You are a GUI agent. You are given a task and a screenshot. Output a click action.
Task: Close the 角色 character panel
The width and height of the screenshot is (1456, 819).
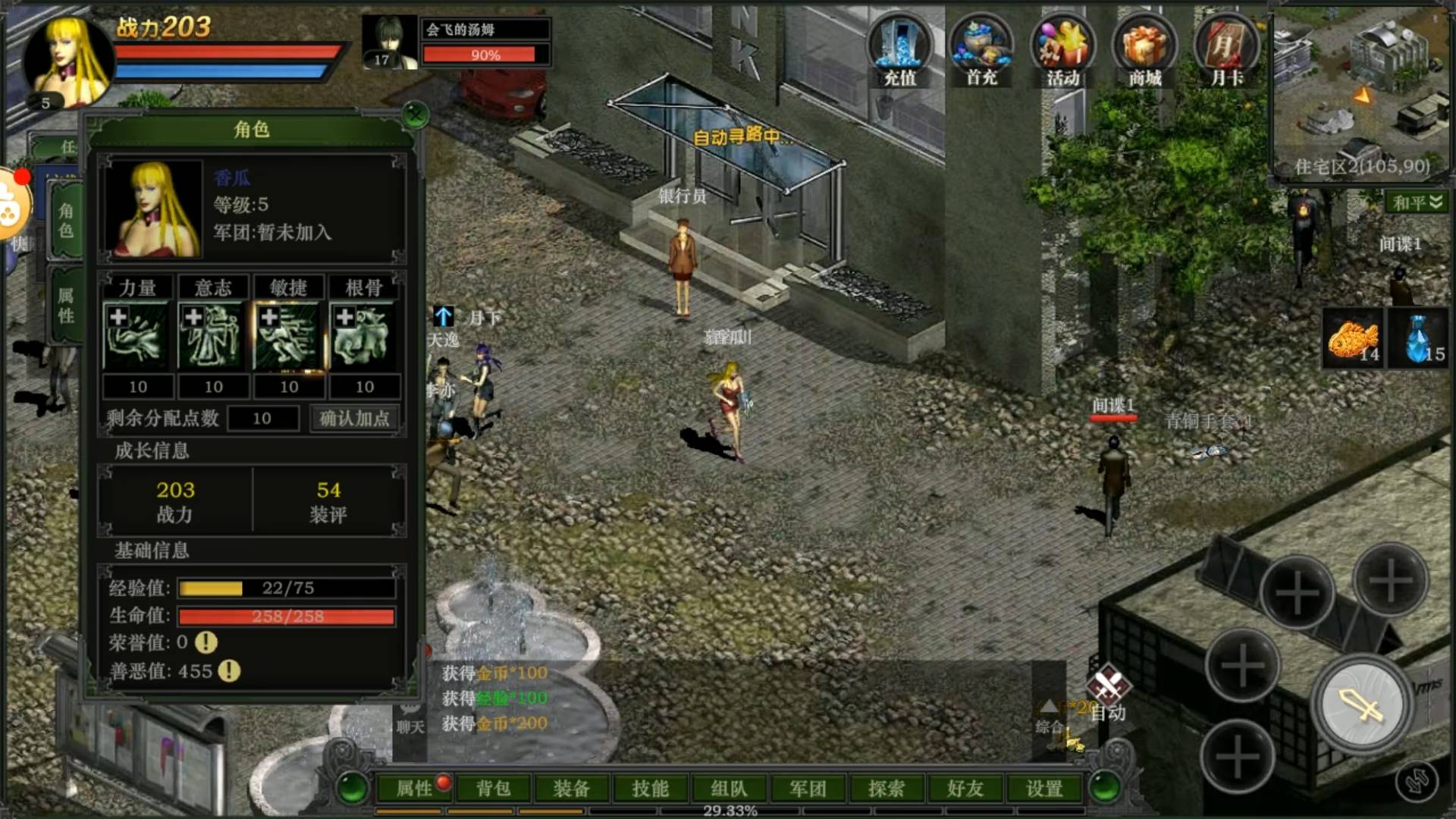415,115
